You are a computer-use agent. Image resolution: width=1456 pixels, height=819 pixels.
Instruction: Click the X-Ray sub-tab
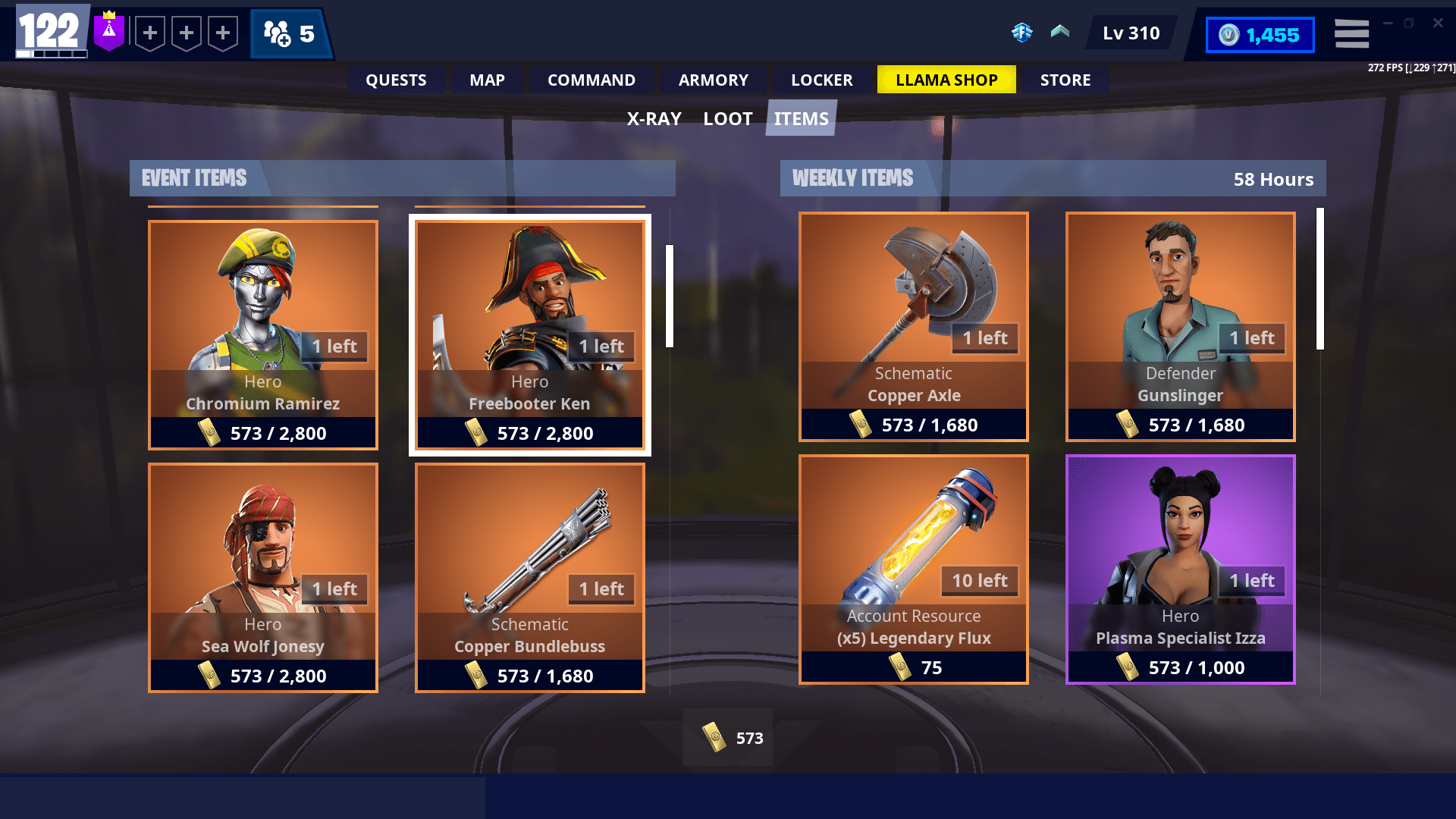653,118
